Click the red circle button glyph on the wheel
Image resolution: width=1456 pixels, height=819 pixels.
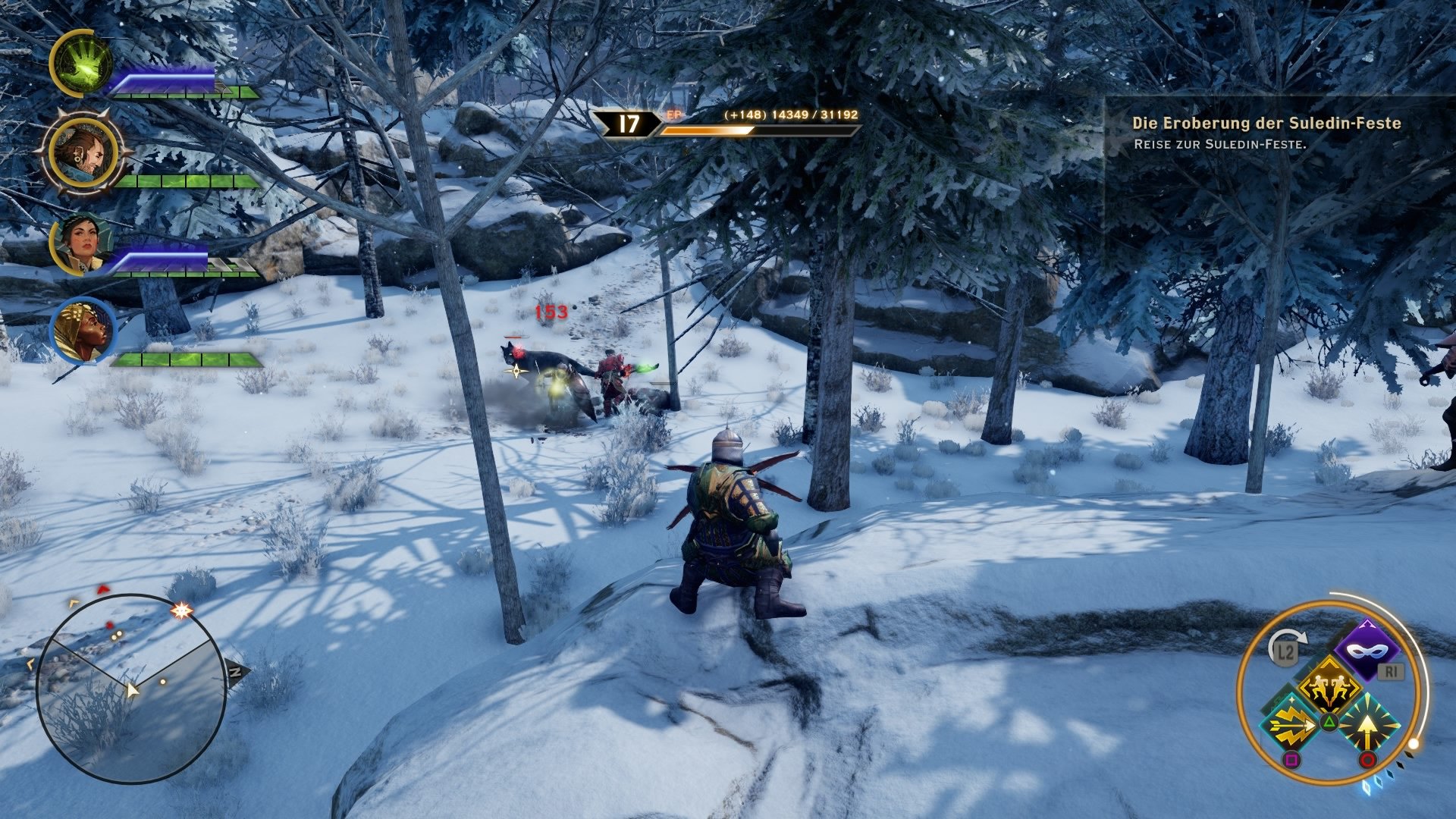point(1368,759)
